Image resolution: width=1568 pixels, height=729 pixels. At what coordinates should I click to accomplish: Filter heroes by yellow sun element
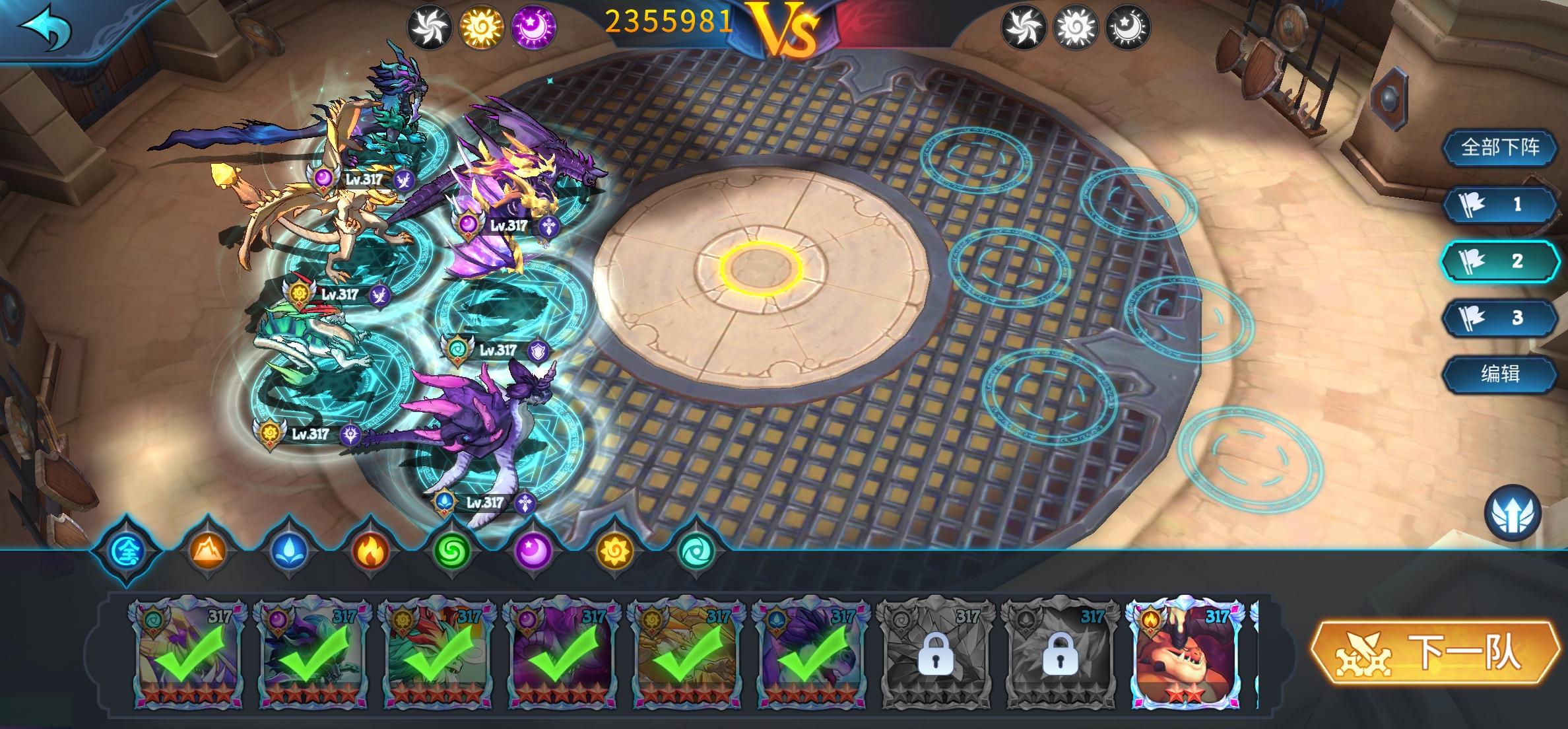click(614, 550)
